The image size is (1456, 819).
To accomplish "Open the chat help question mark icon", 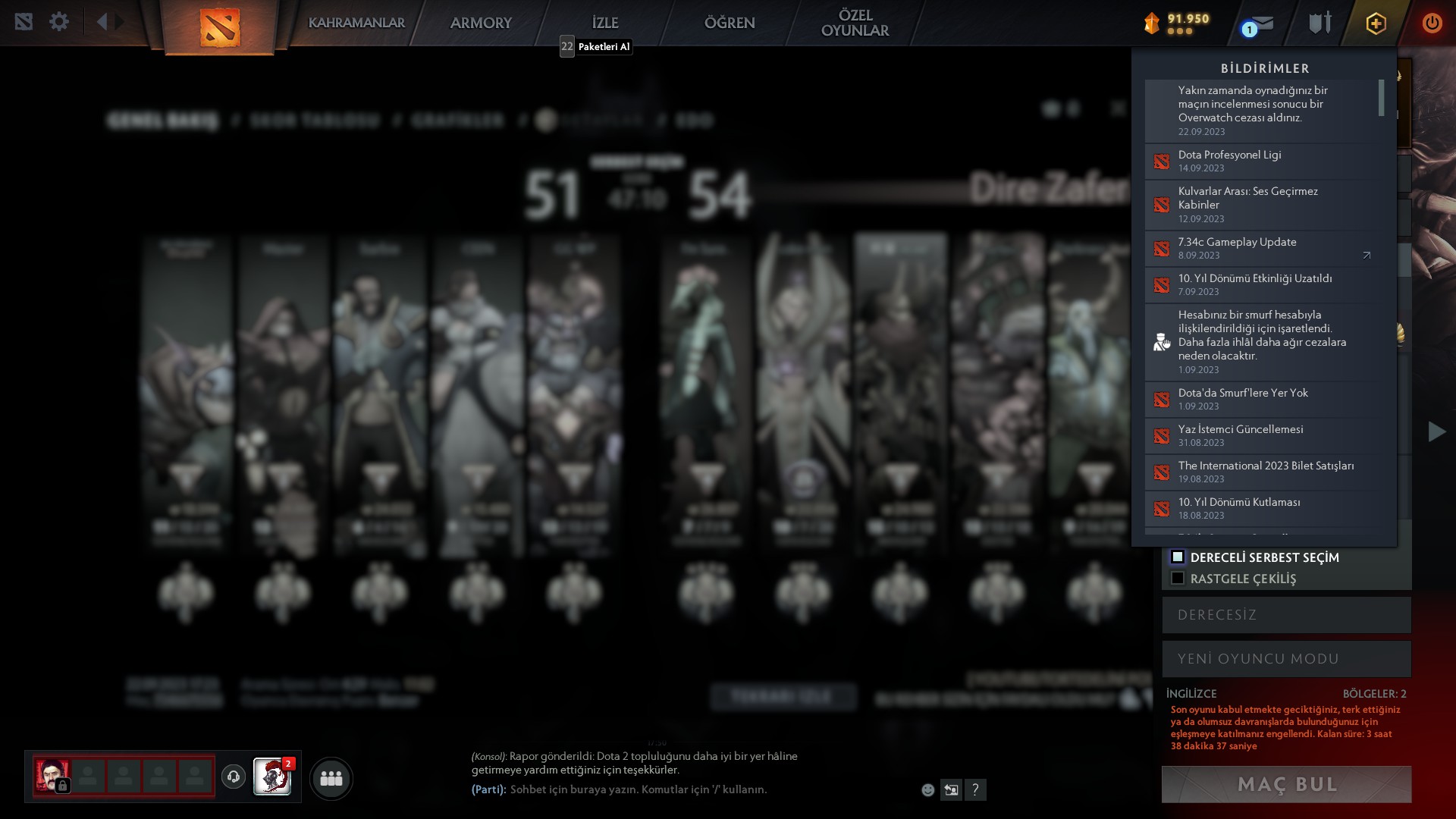I will (975, 789).
